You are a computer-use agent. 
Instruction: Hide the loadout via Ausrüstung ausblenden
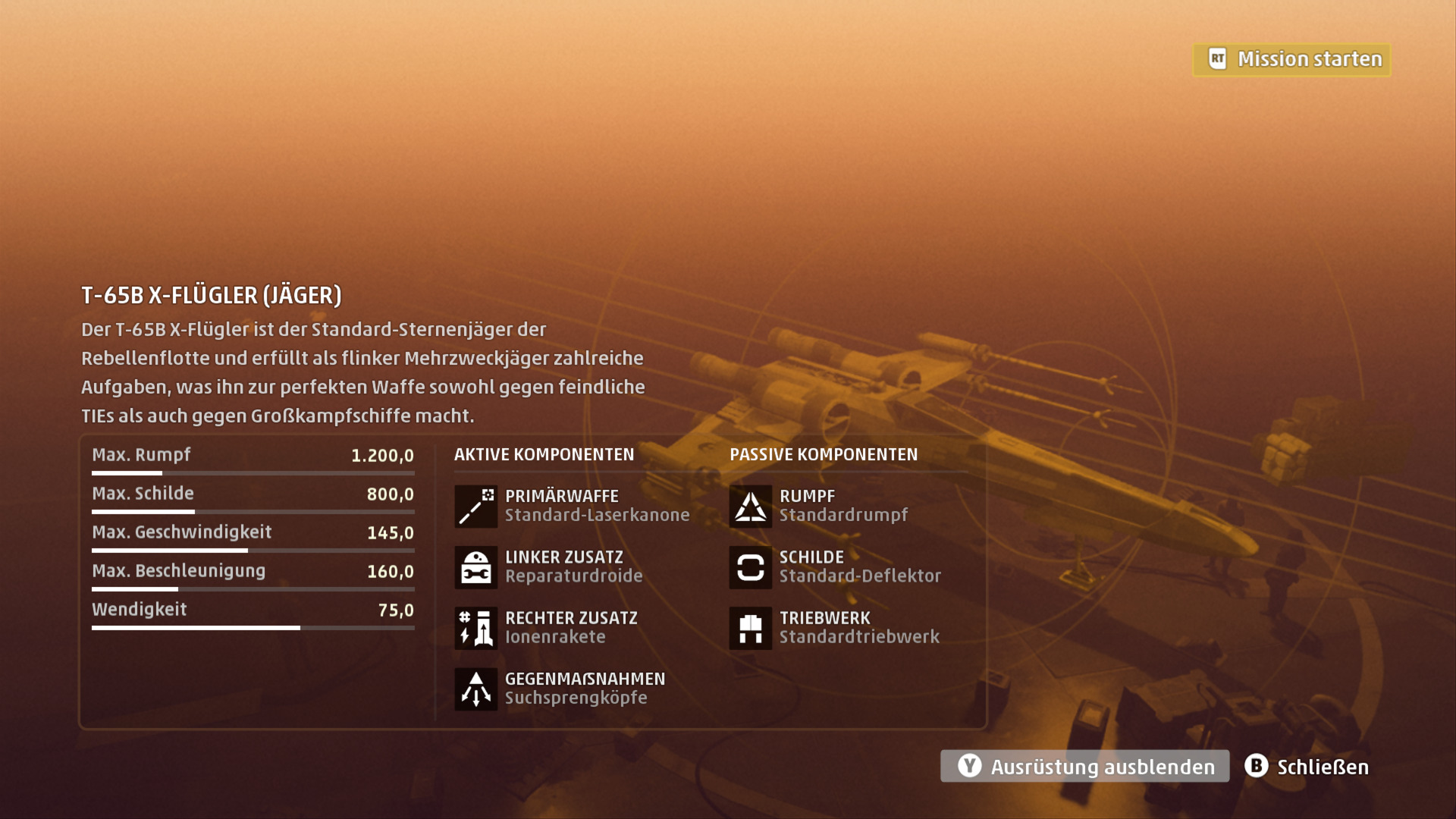(1084, 767)
